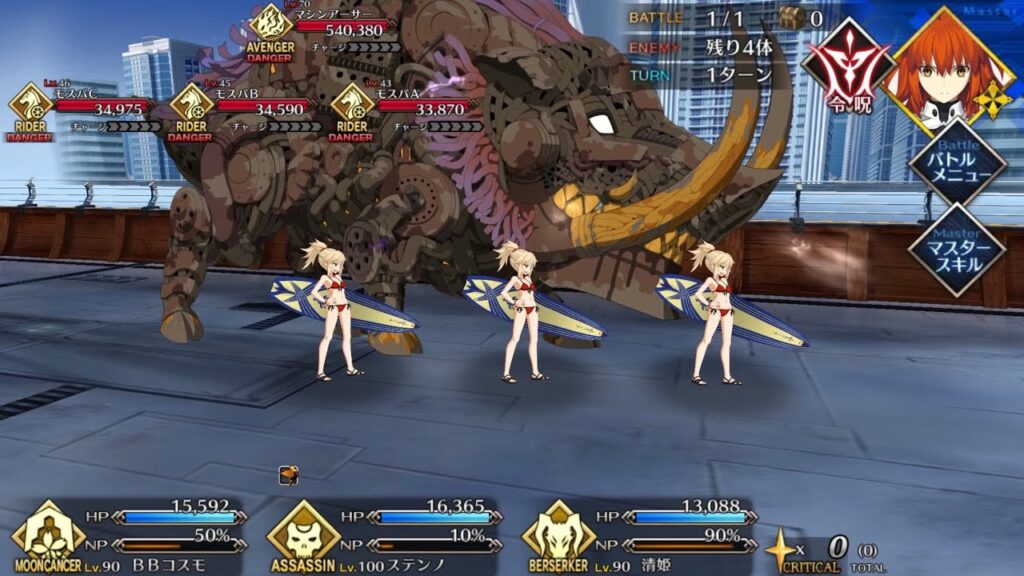The height and width of the screenshot is (576, 1024).
Task: Tap the Command Spell emblem
Action: pos(847,68)
